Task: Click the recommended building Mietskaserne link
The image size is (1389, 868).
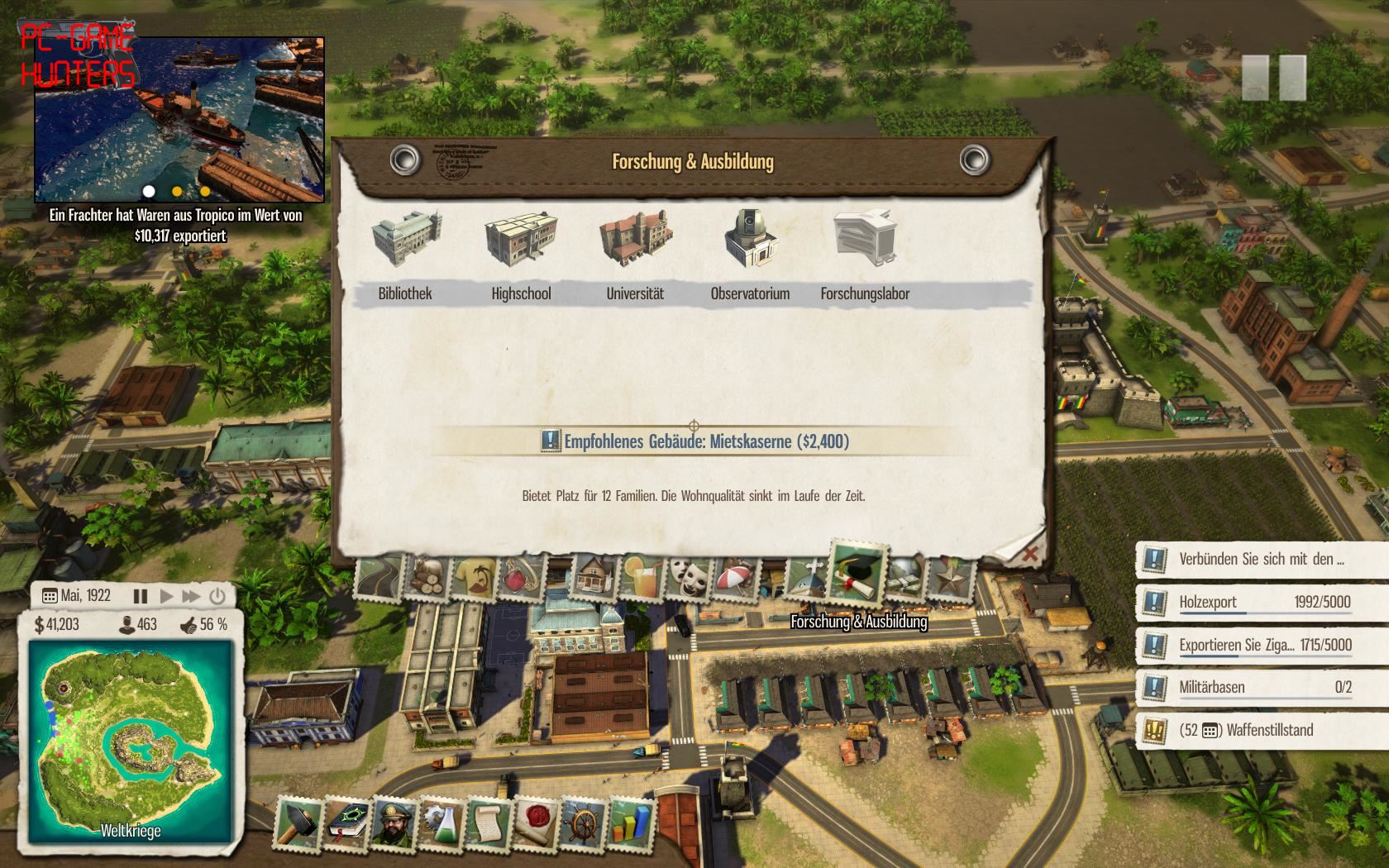Action: [706, 441]
